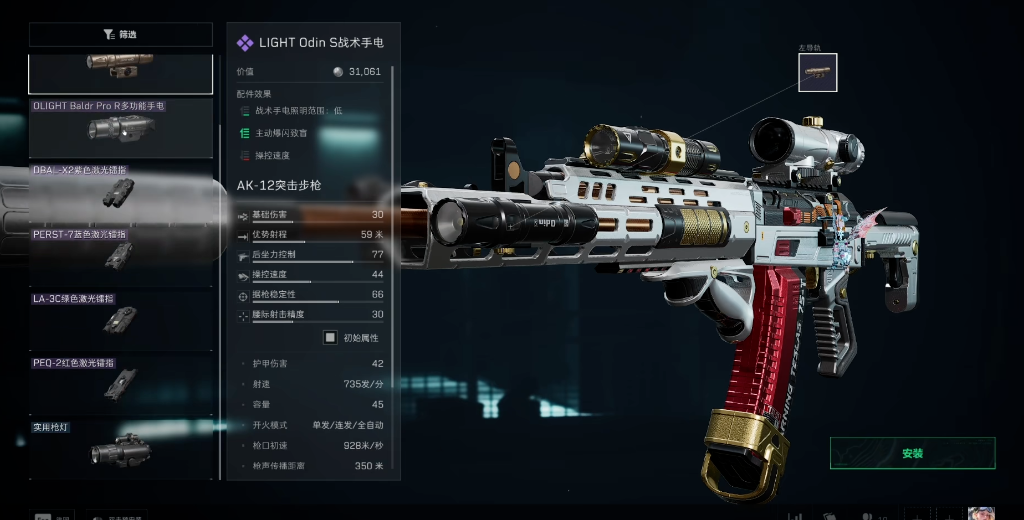Pick the PERST-7 blue laser attachment

(120, 255)
